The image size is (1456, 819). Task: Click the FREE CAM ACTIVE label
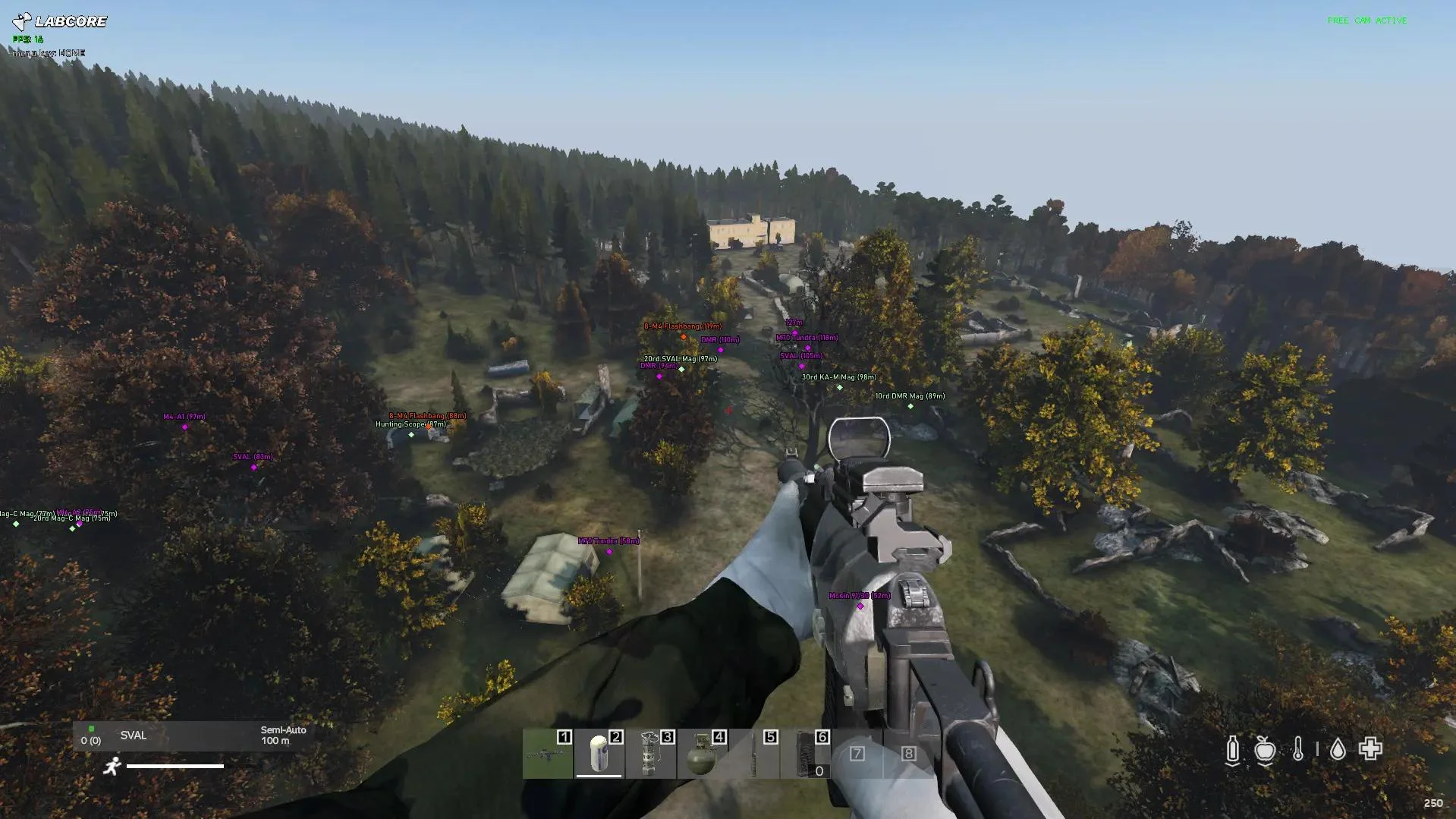[1366, 20]
